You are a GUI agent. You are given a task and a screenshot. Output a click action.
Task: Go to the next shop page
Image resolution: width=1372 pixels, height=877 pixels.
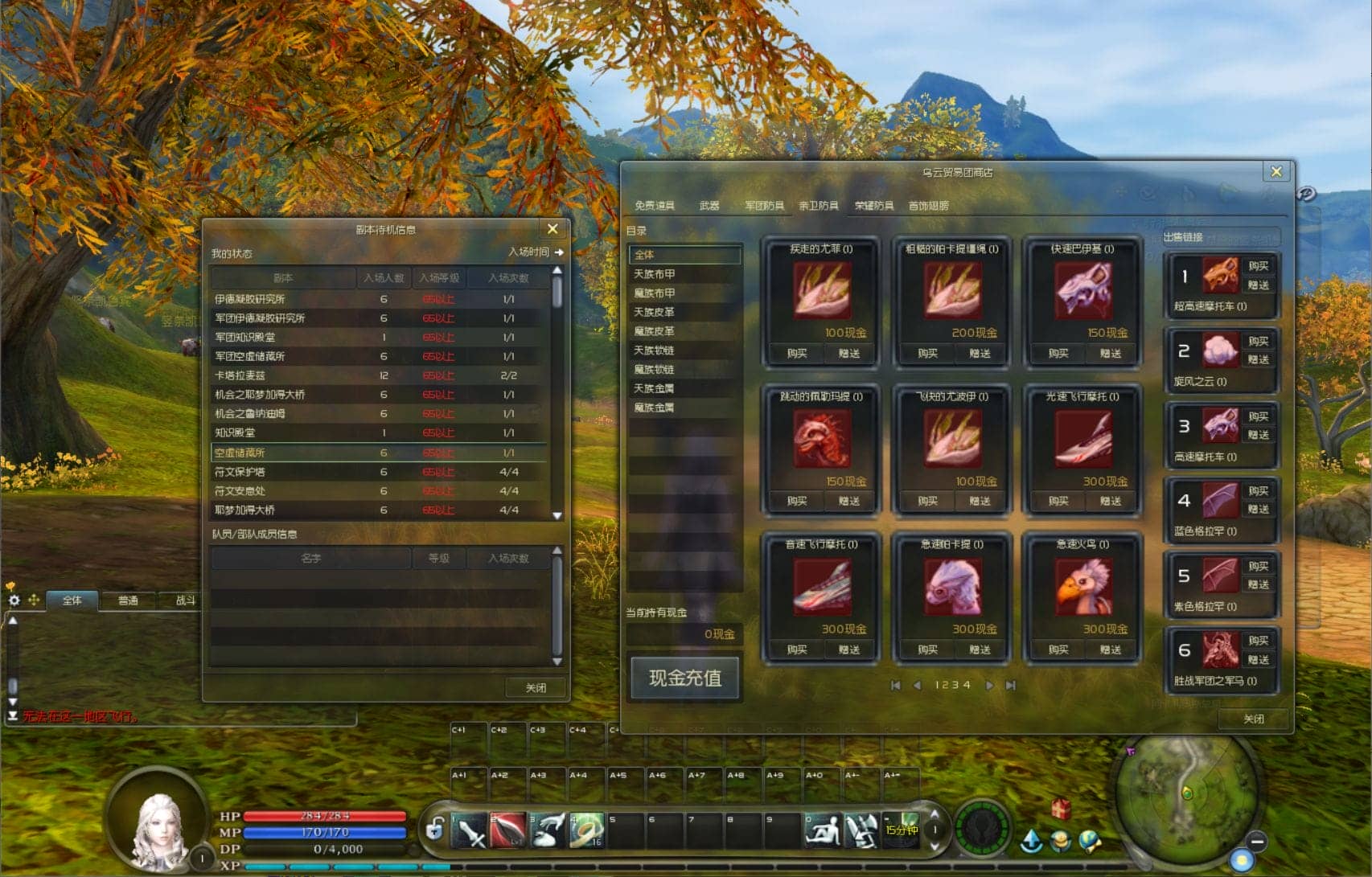990,686
